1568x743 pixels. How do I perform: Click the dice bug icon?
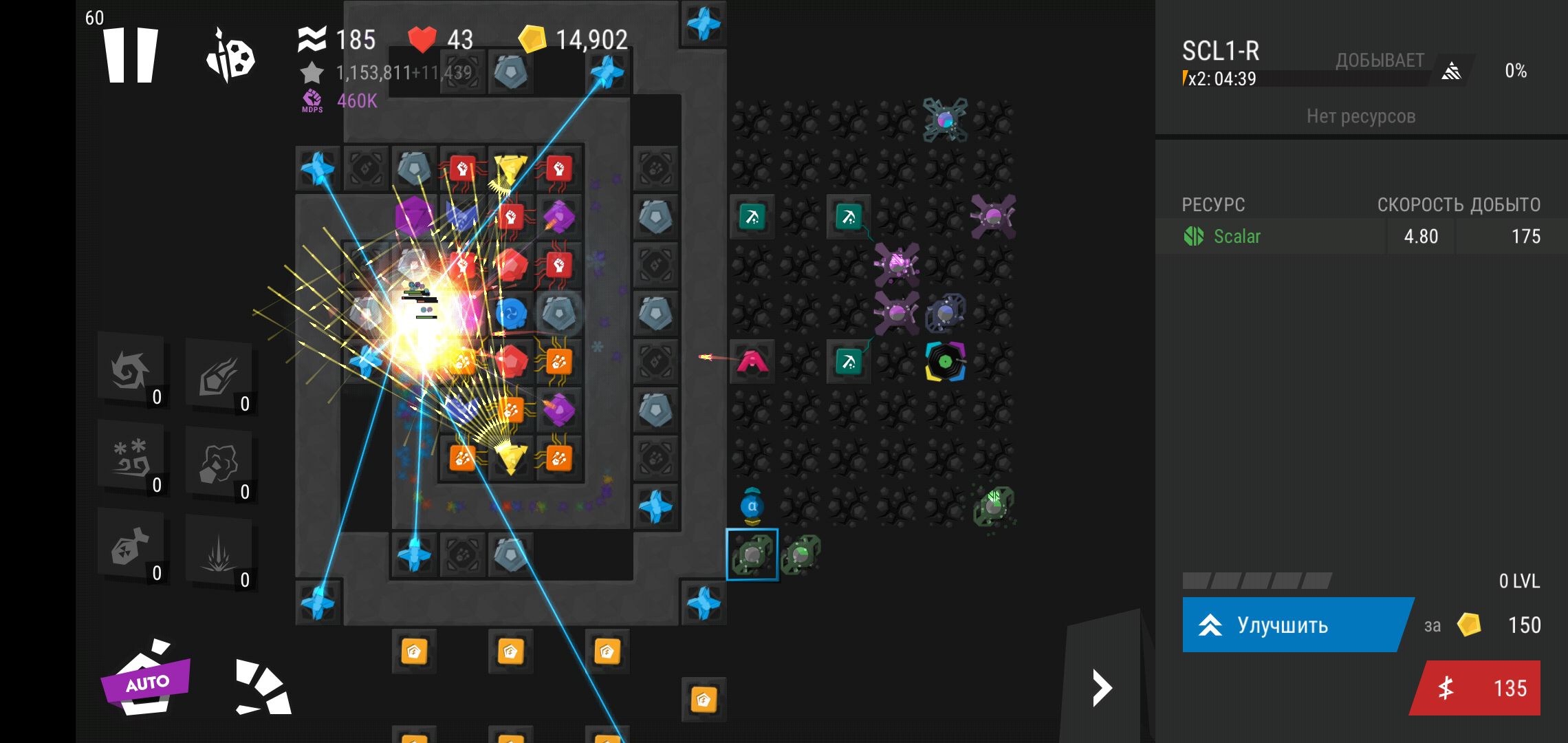pos(230,56)
